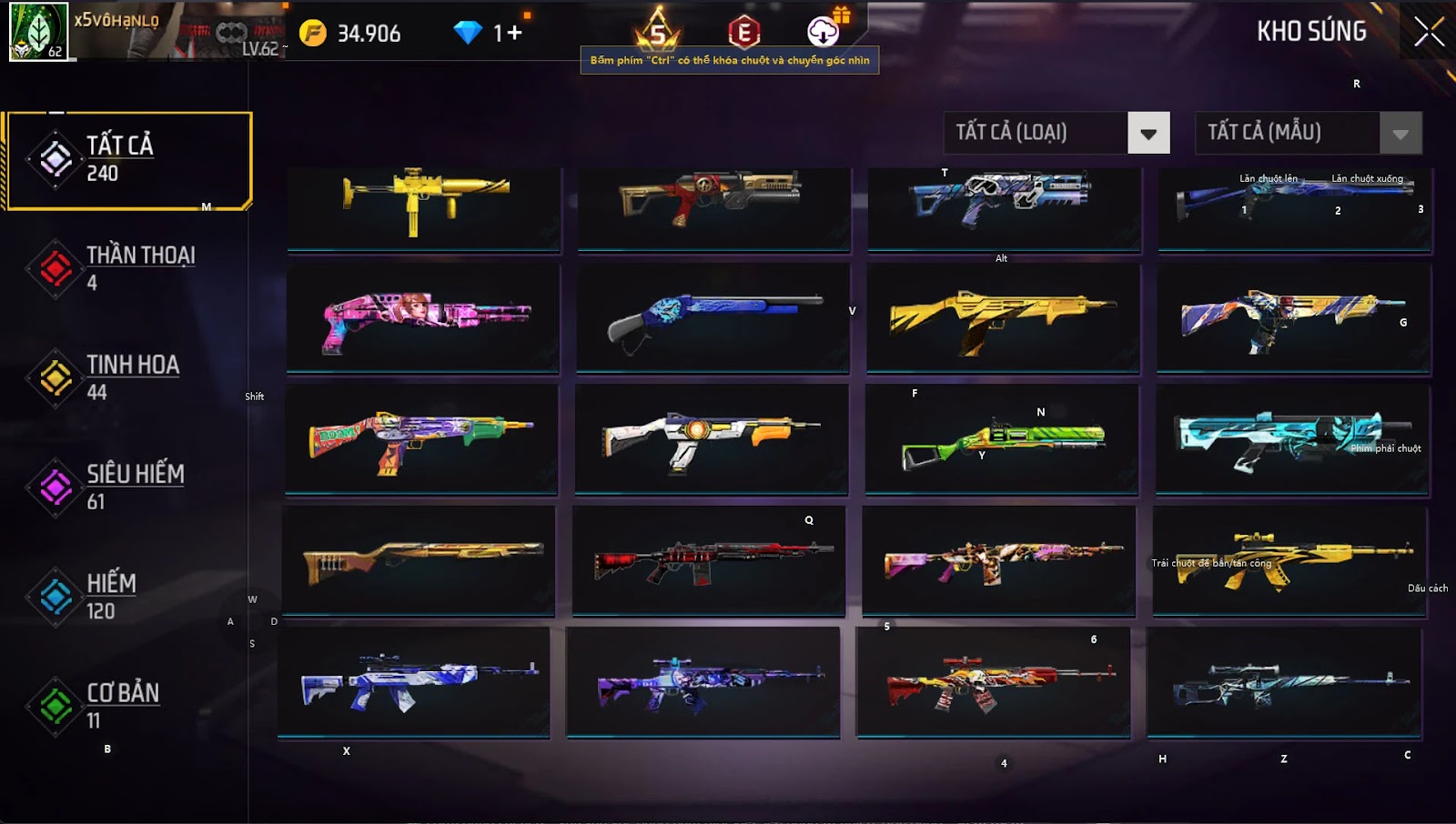Viewport: 1456px width, 824px height.
Task: Select the Tất Cả category tab
Action: (x=127, y=160)
